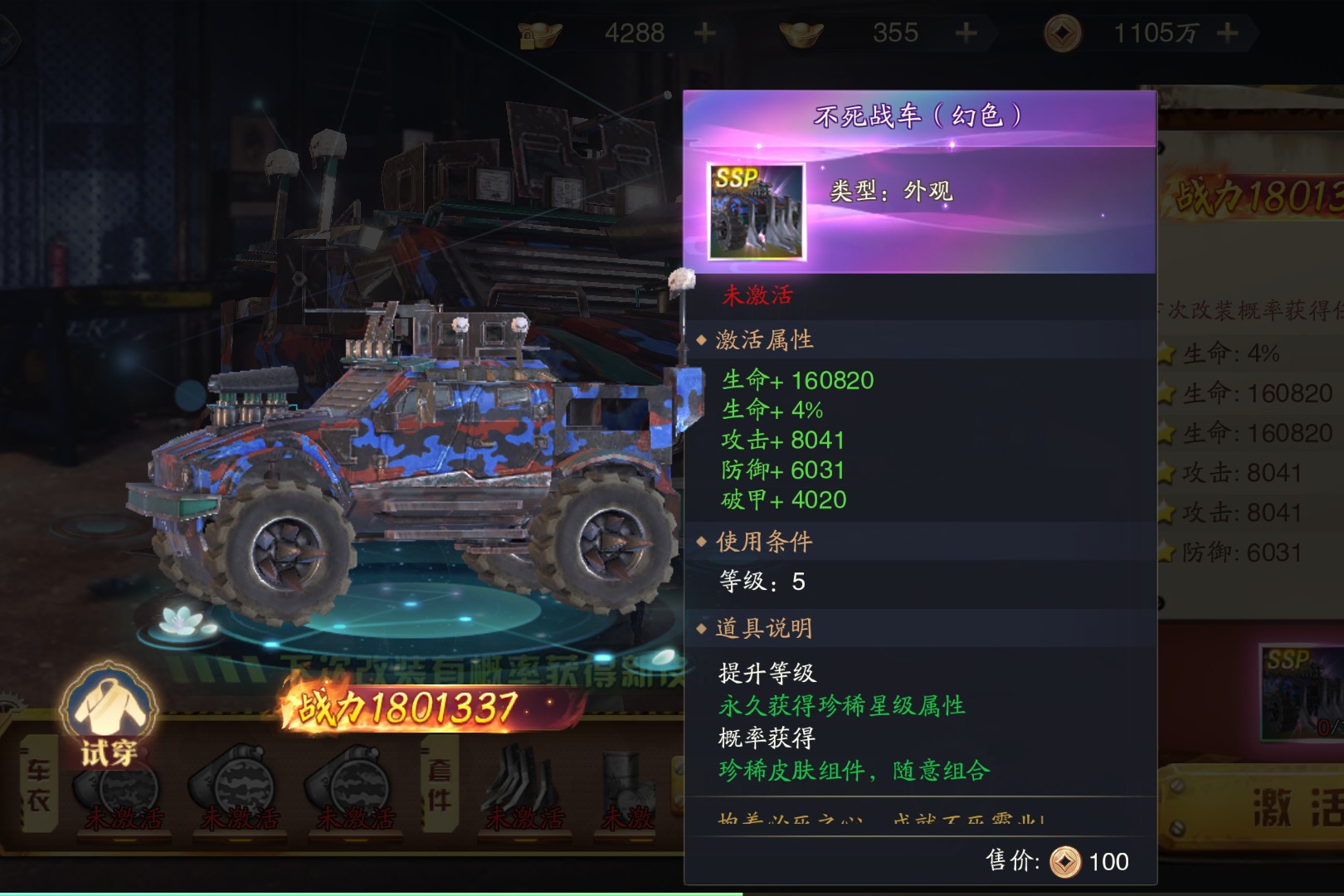Switch to the 车衣 tab

point(39,784)
